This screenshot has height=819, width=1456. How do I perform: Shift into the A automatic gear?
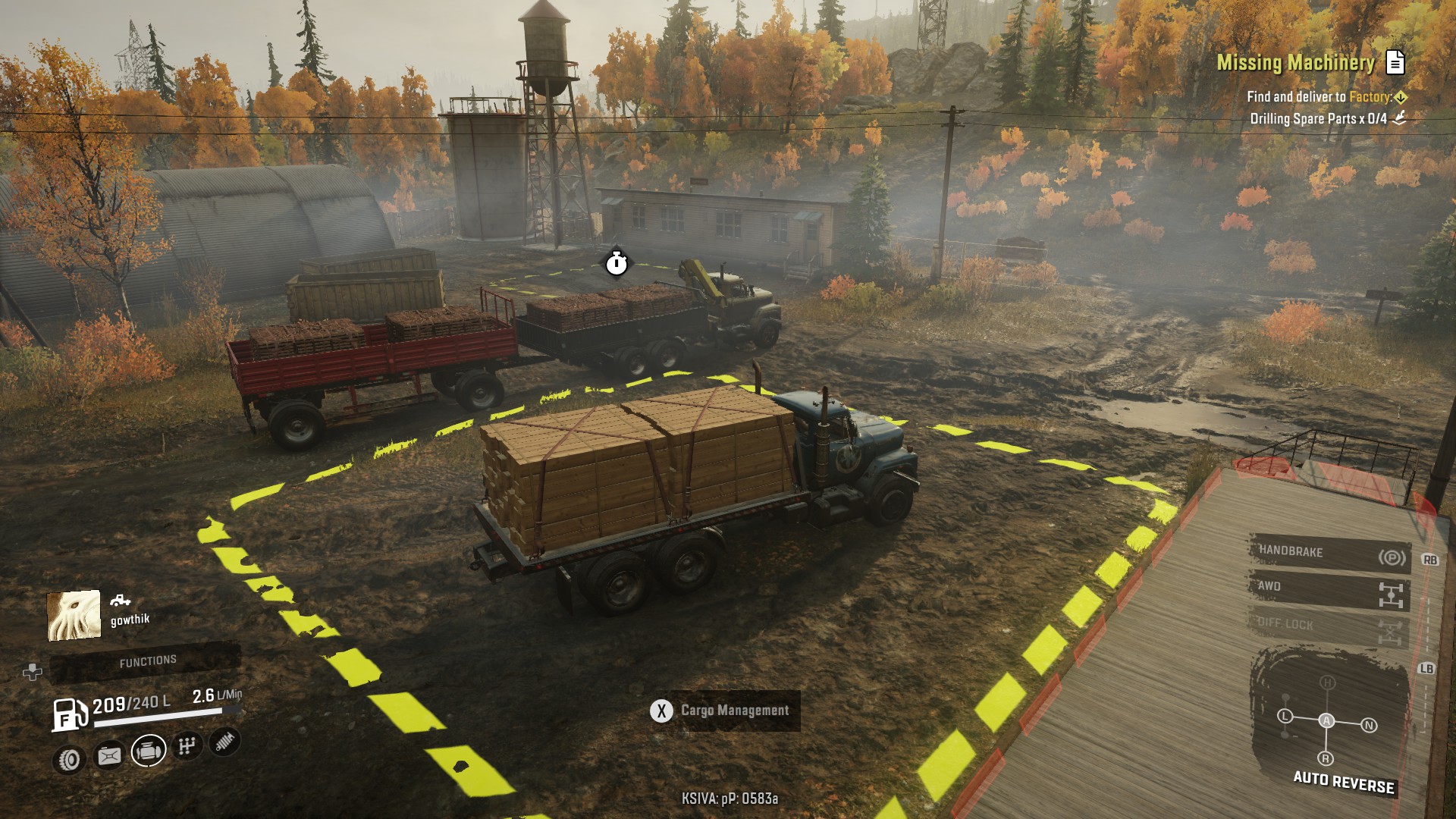(1326, 720)
